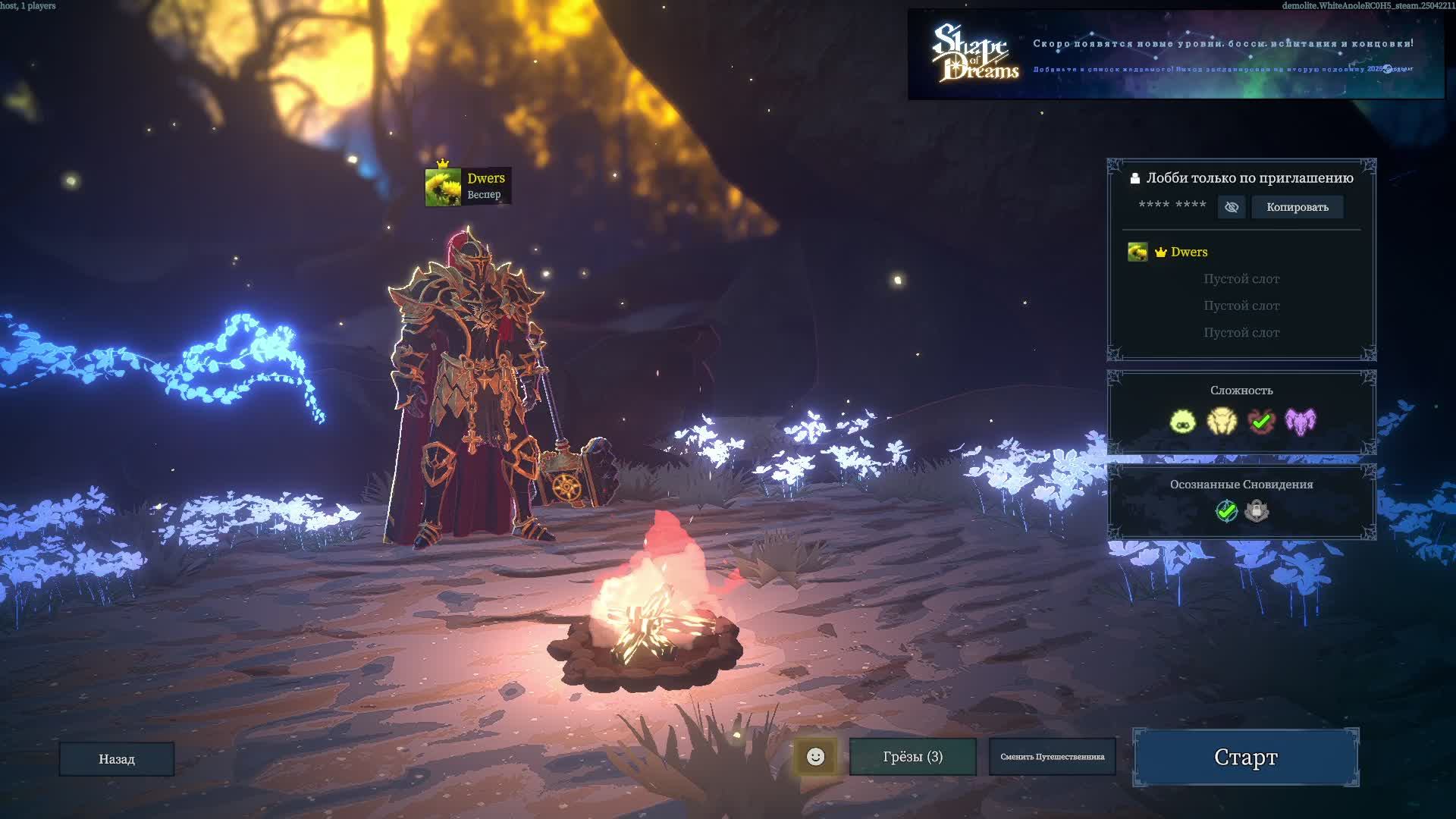Open the Грёзы (3) menu
Viewport: 1456px width, 819px height.
coord(912,756)
